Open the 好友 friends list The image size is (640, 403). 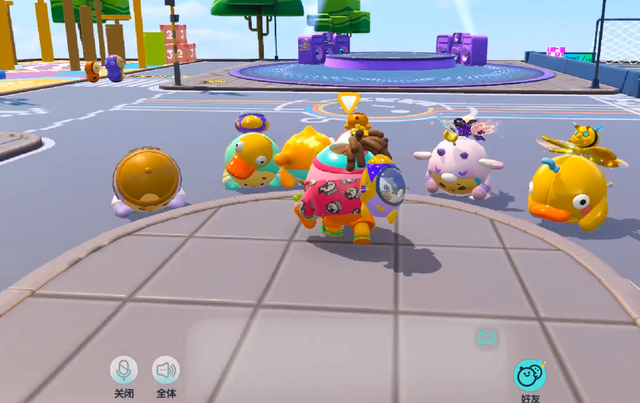click(530, 376)
